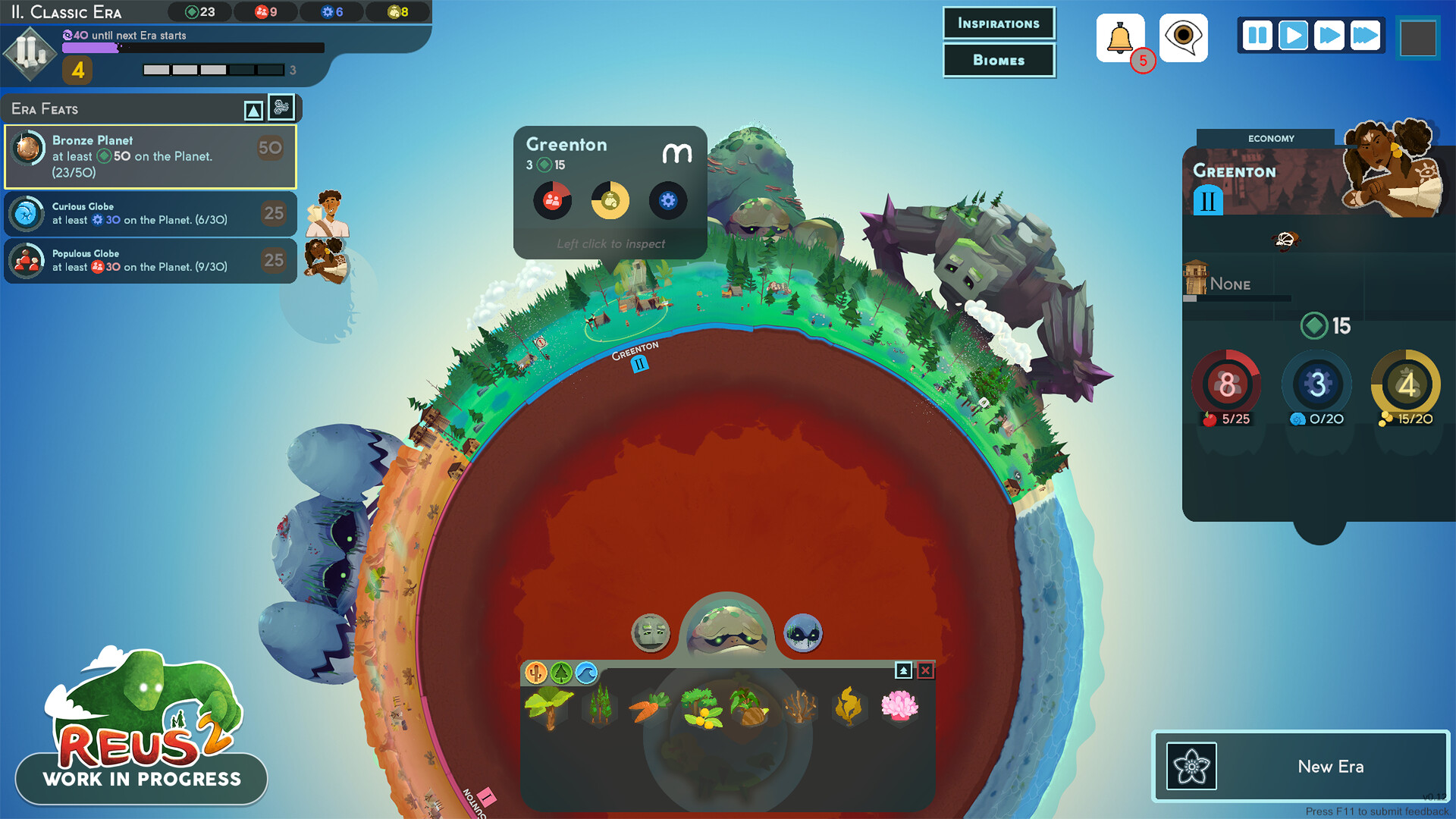Open the Inspirations menu
The height and width of the screenshot is (819, 1456).
[999, 24]
